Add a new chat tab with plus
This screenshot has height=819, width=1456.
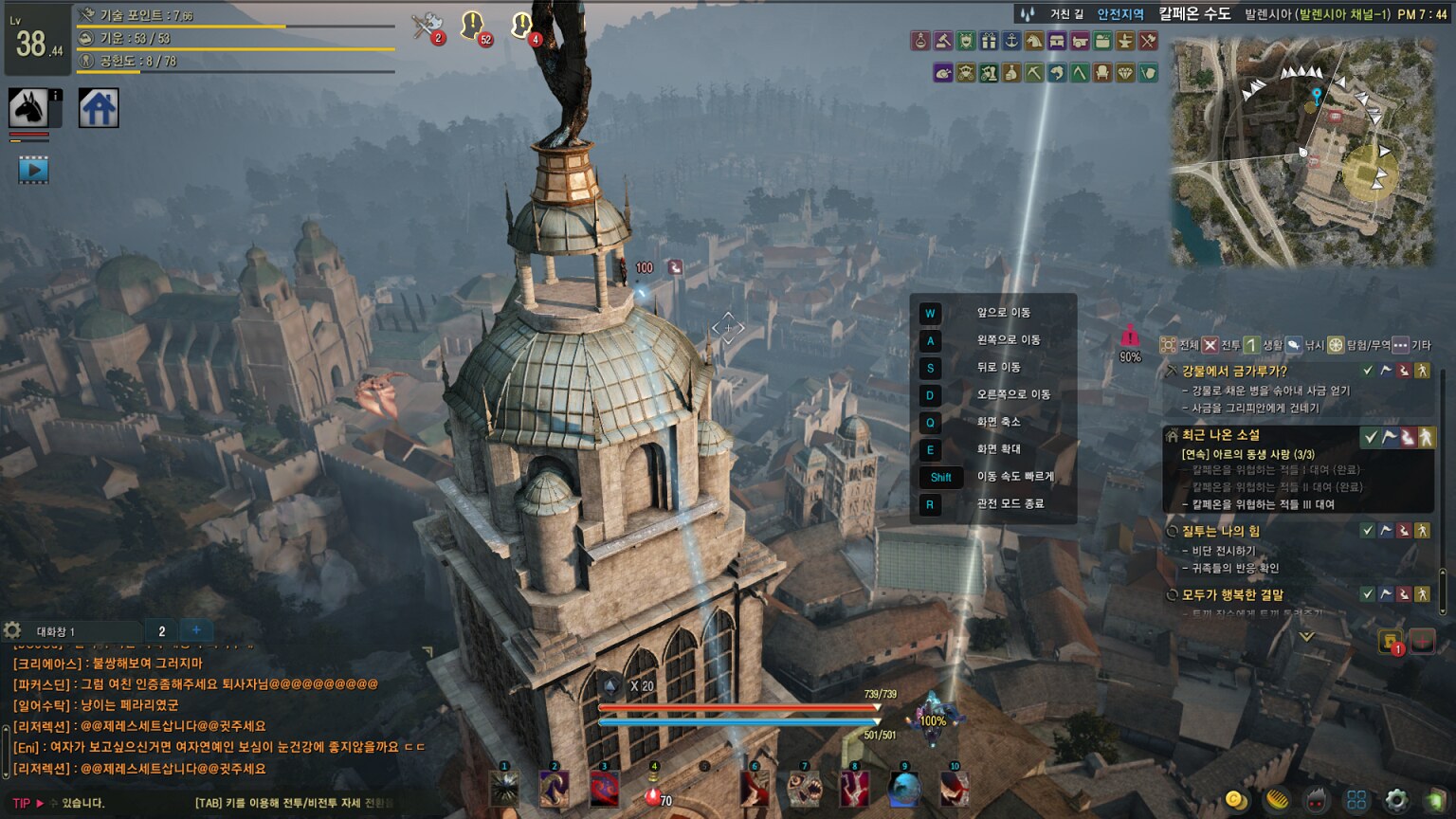click(196, 630)
